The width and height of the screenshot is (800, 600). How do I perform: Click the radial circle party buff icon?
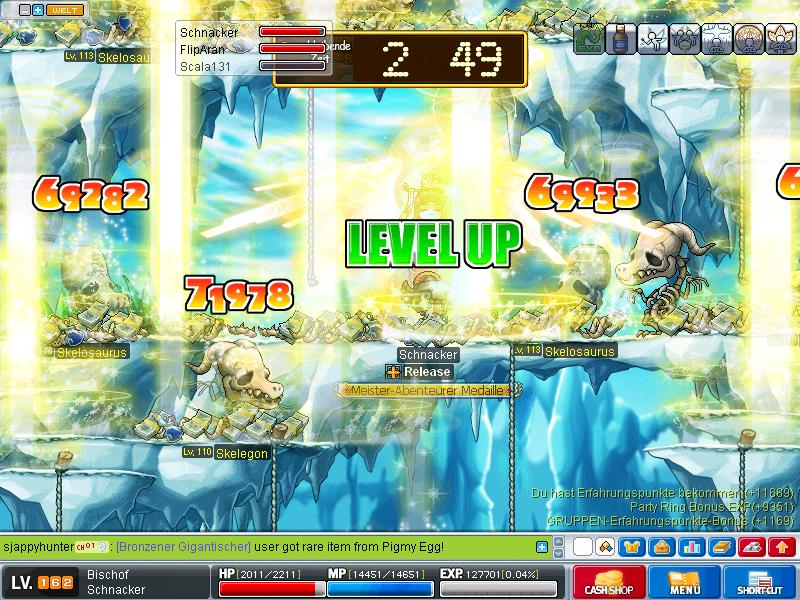749,39
